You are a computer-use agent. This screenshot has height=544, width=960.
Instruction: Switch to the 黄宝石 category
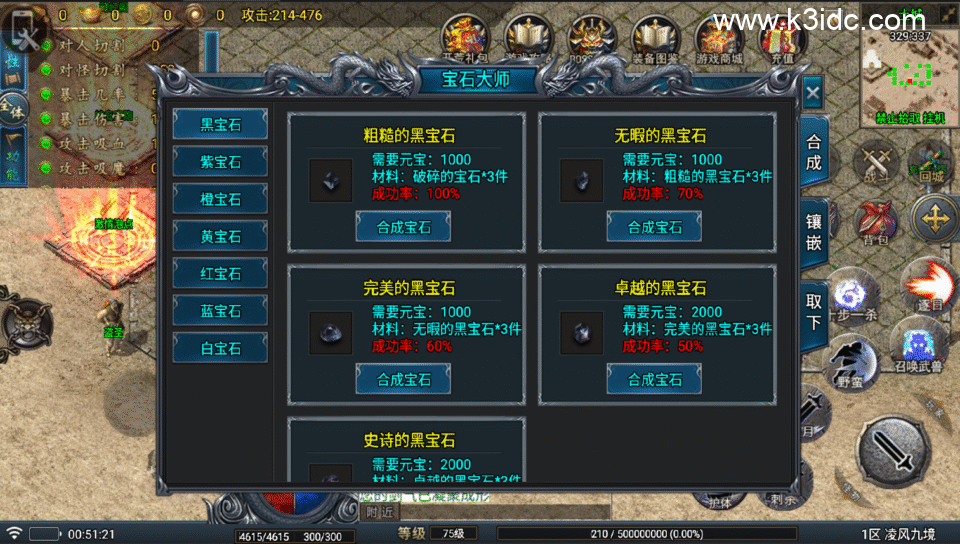coord(220,236)
